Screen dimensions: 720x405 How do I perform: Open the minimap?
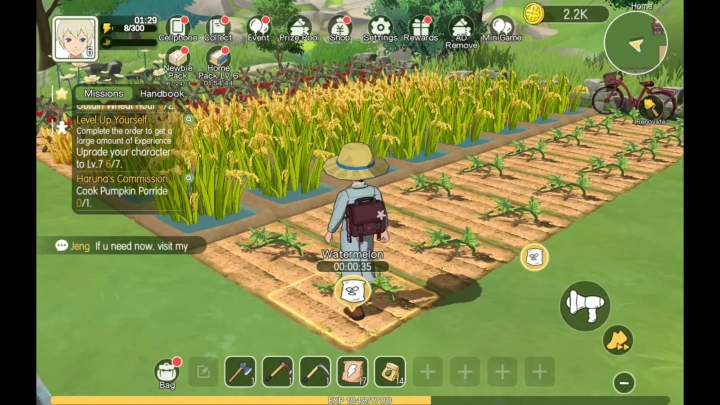636,41
